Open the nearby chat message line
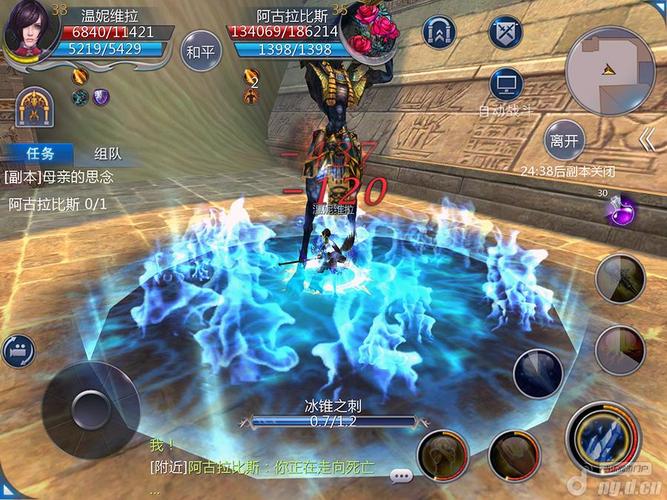 coord(270,466)
